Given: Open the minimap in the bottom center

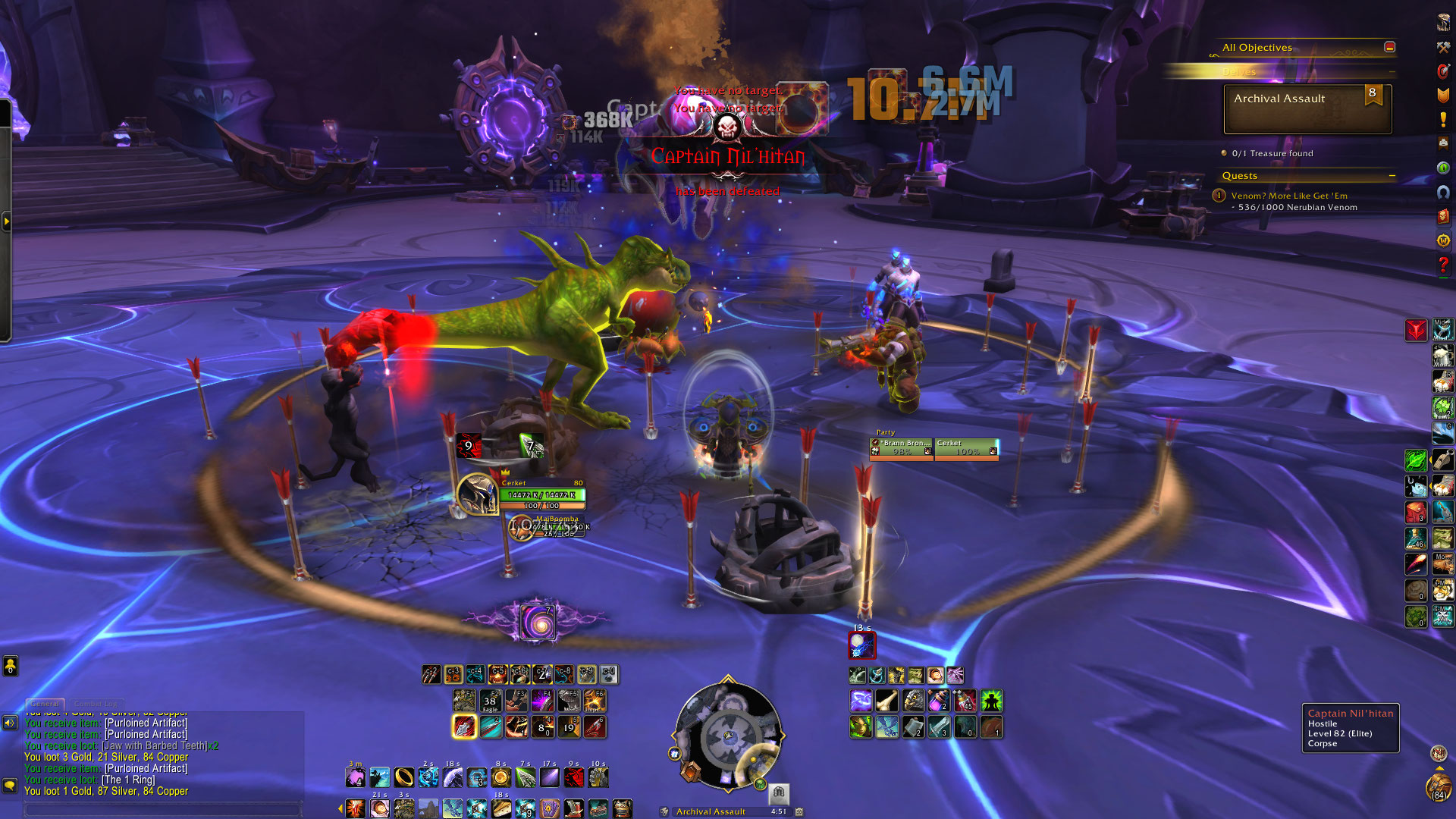Looking at the screenshot, I should [727, 736].
